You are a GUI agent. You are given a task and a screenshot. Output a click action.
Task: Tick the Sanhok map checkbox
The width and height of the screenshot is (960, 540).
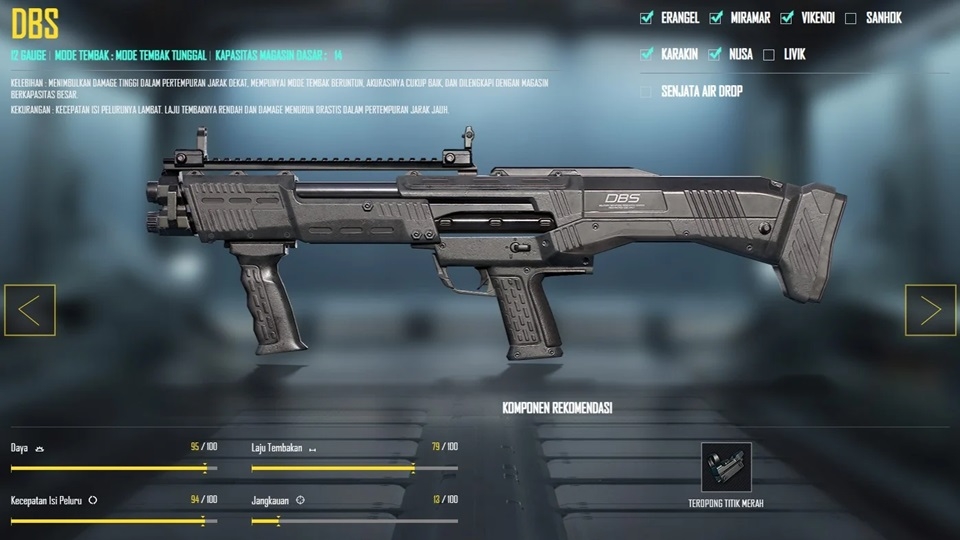(850, 17)
